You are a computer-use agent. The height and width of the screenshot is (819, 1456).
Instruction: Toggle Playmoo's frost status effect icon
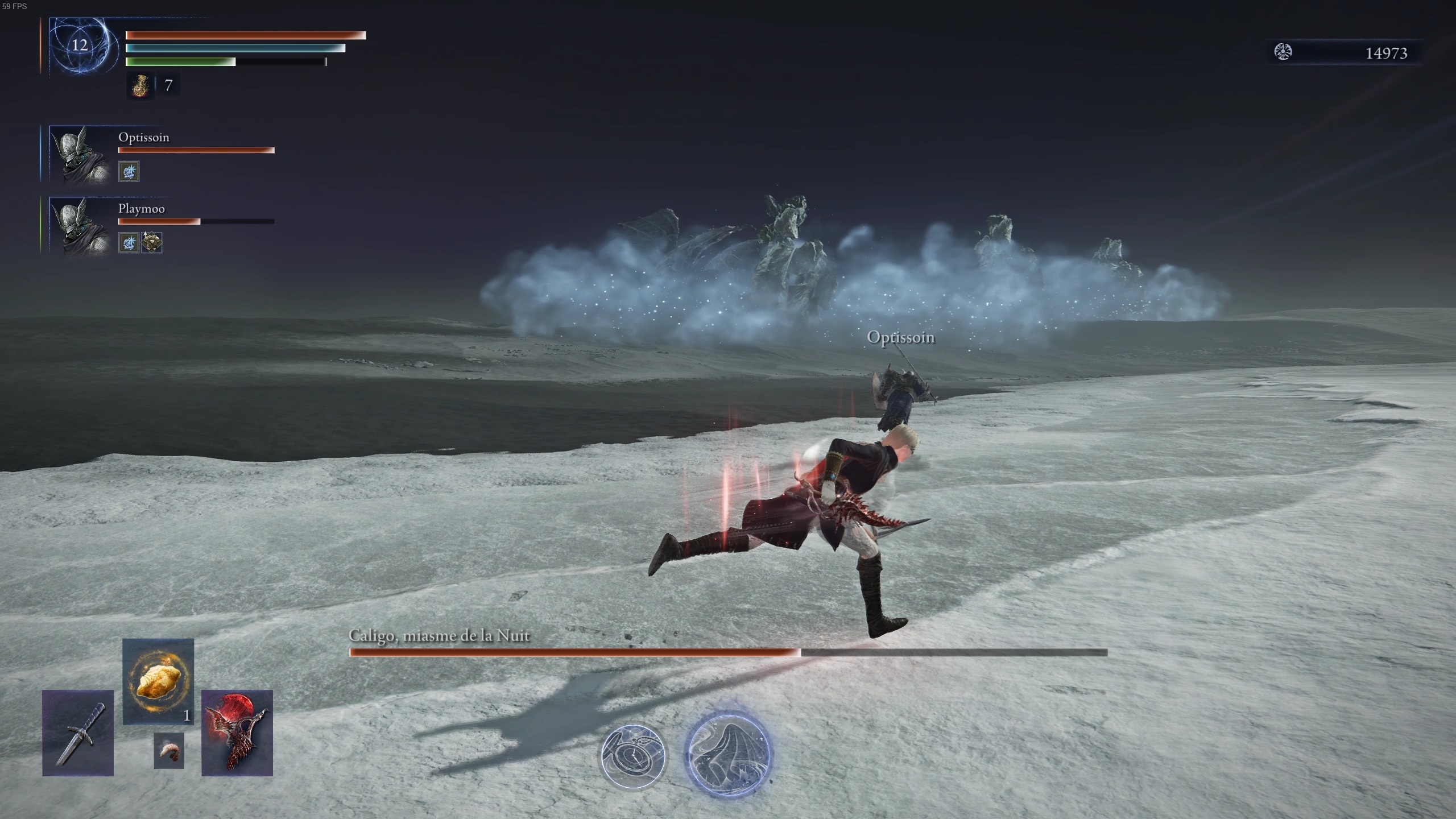coord(129,242)
